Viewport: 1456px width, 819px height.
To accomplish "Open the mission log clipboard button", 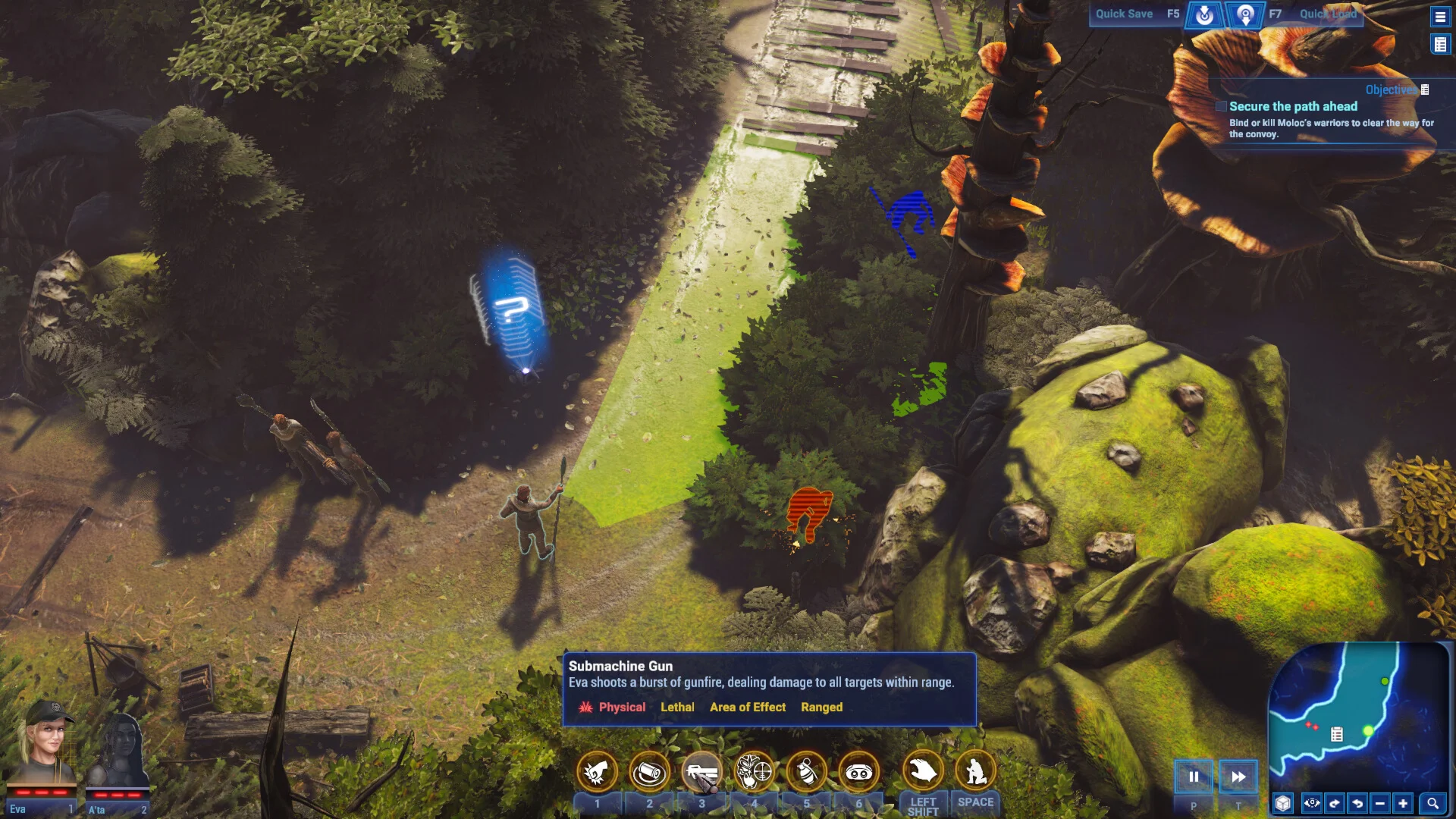I will pos(1439,45).
